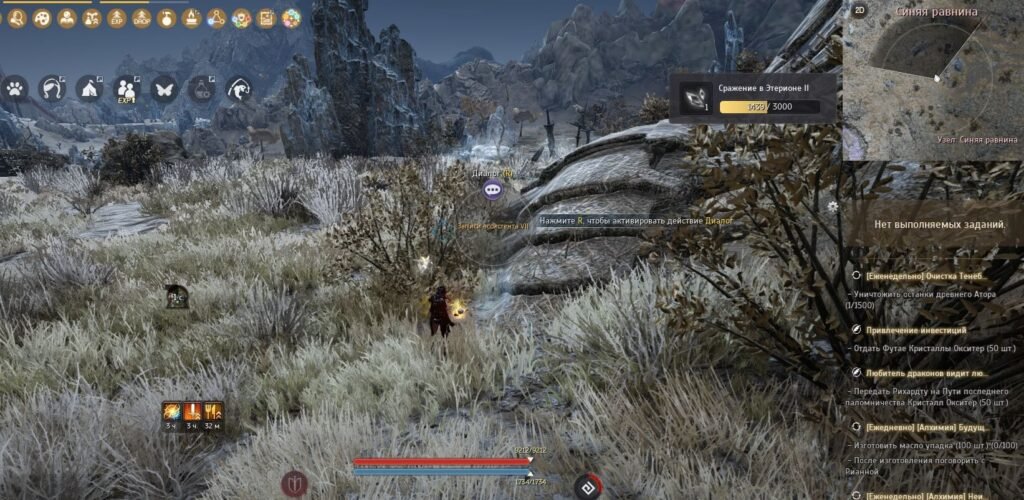Open the party EXP icon
This screenshot has height=500, width=1024.
tap(126, 89)
